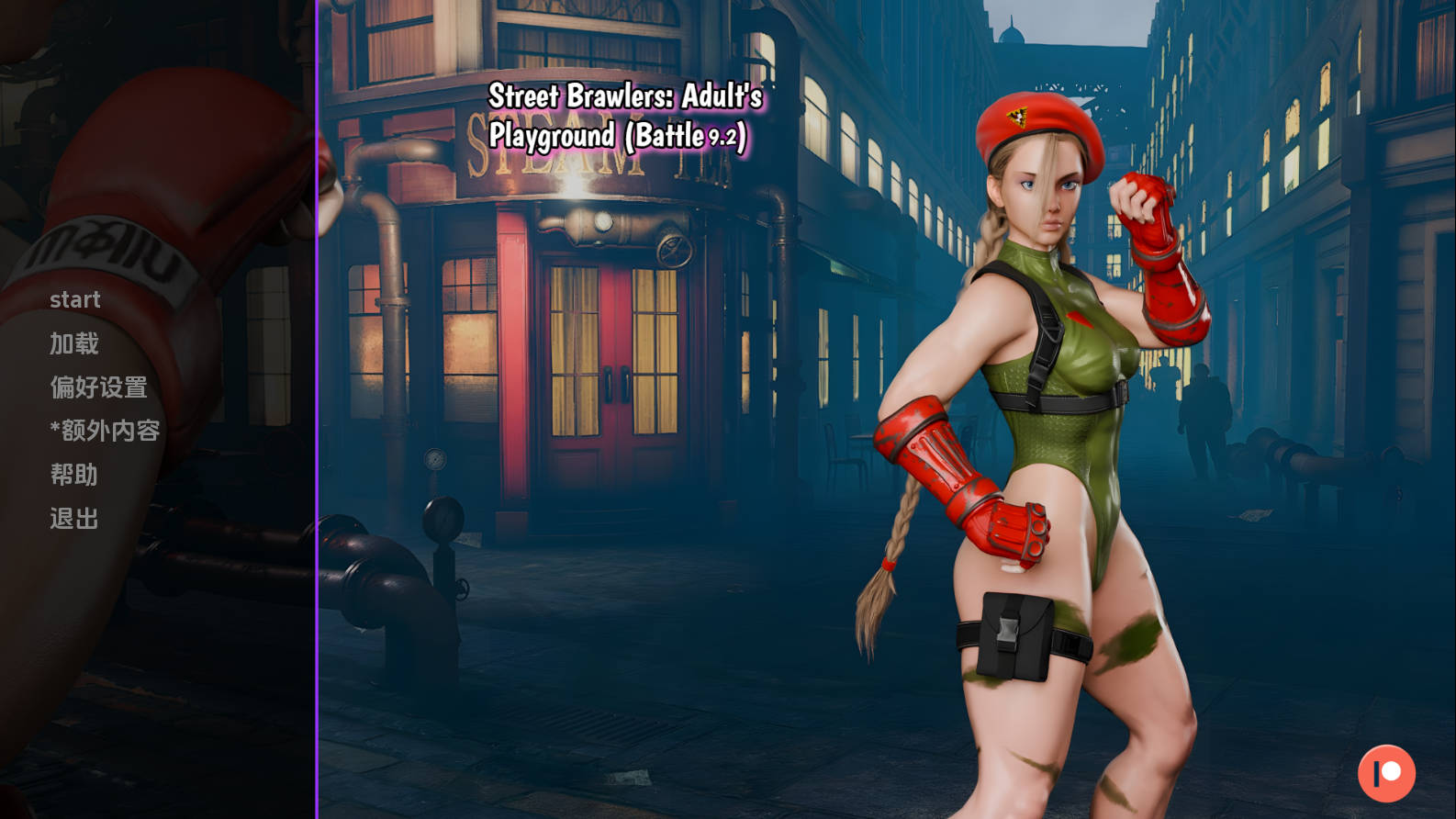
Task: Open 偏好设置 preferences
Action: [x=99, y=387]
